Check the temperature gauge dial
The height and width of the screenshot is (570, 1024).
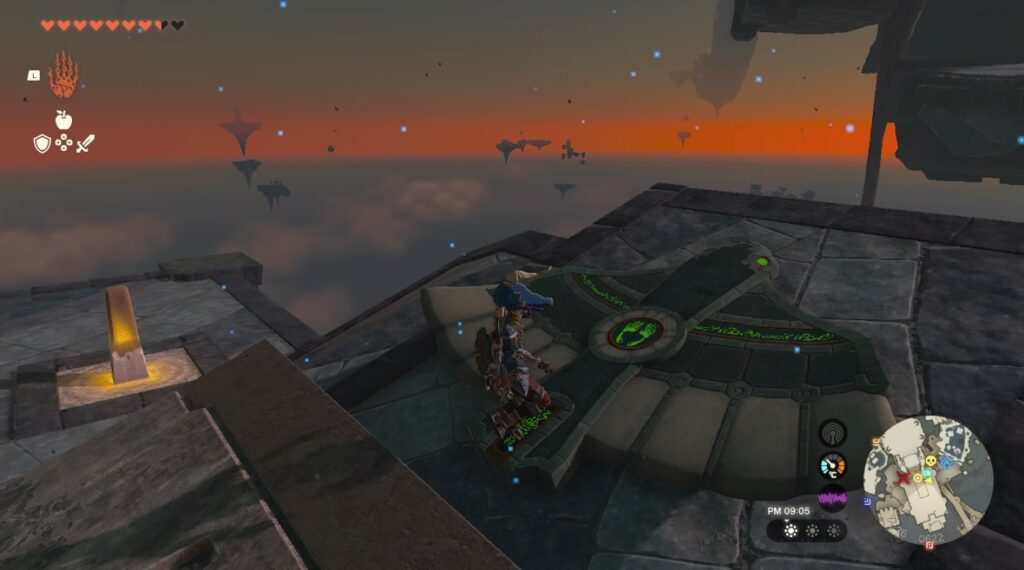click(x=832, y=465)
